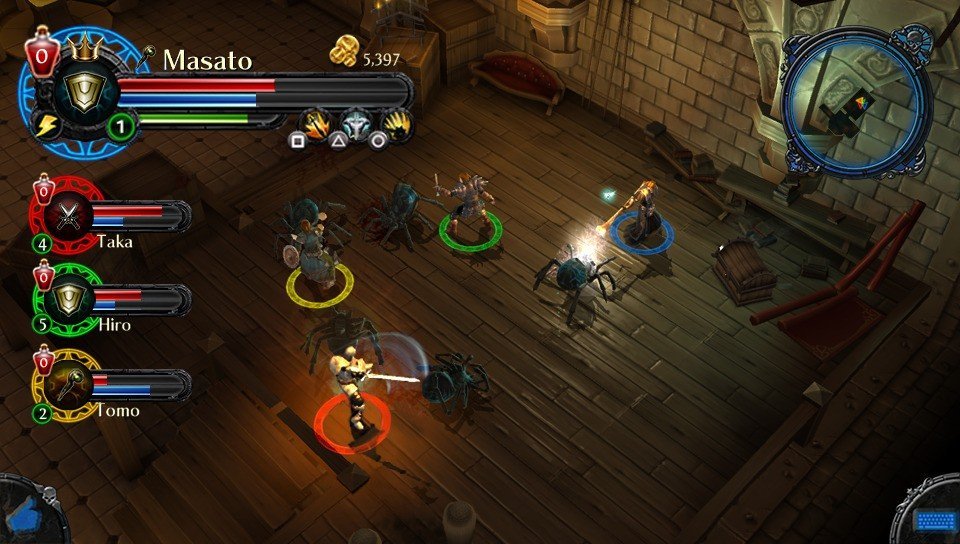Activate the armored guardian ability
Screen dimensions: 960x544
point(357,123)
